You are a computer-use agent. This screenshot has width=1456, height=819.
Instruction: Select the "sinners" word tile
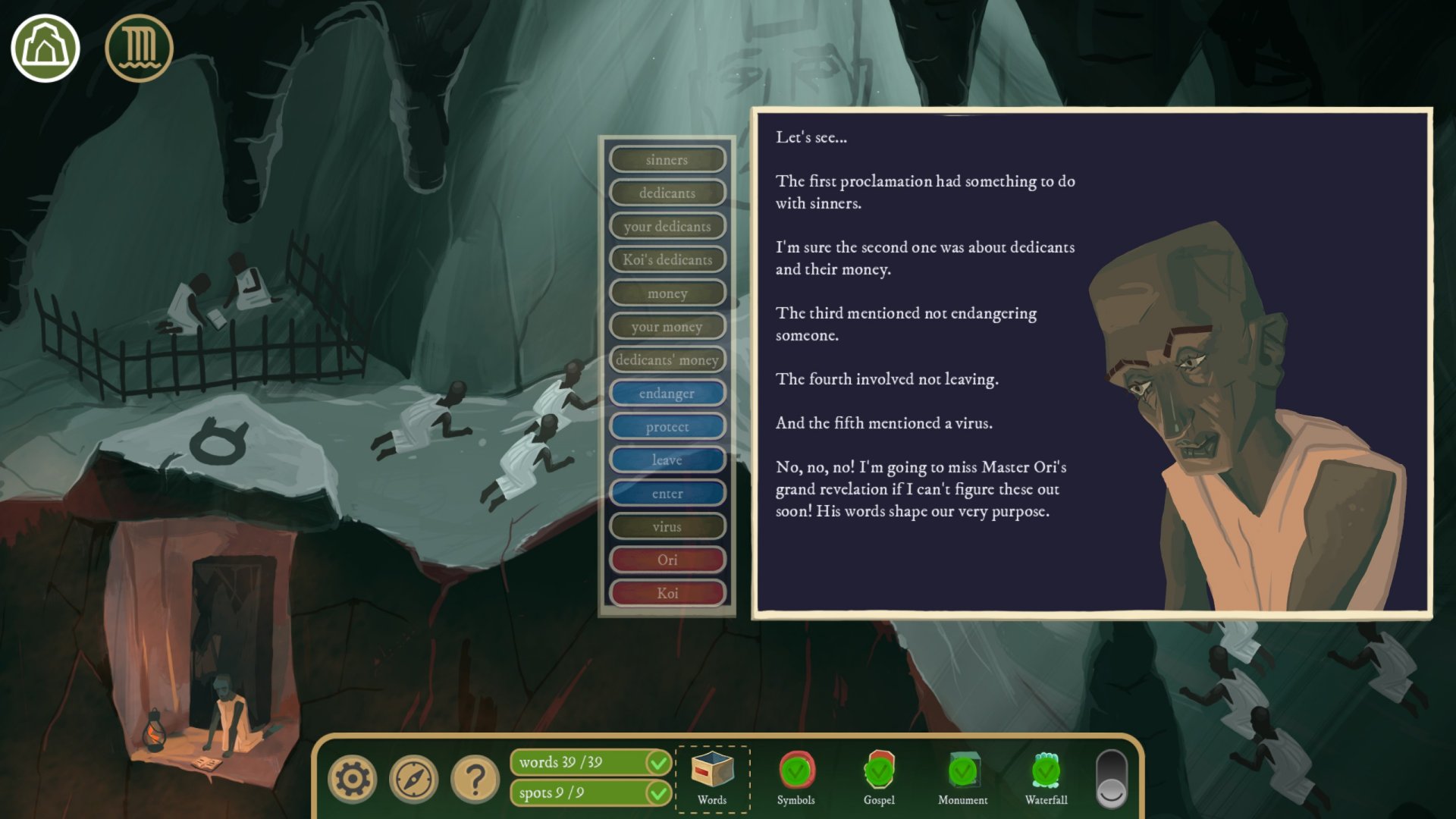(667, 160)
